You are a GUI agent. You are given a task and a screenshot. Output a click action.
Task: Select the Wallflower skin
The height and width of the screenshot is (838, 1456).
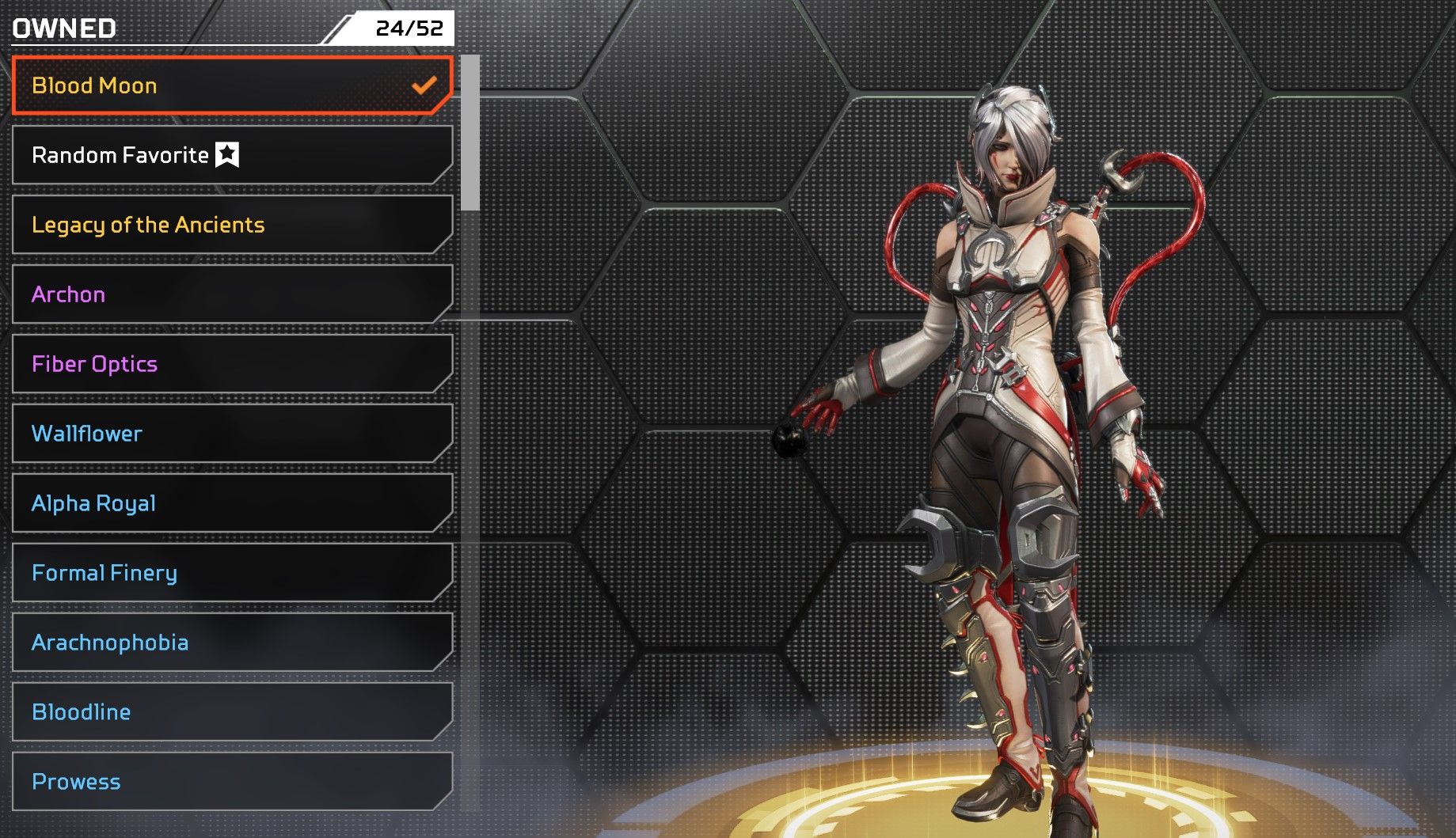tap(231, 434)
